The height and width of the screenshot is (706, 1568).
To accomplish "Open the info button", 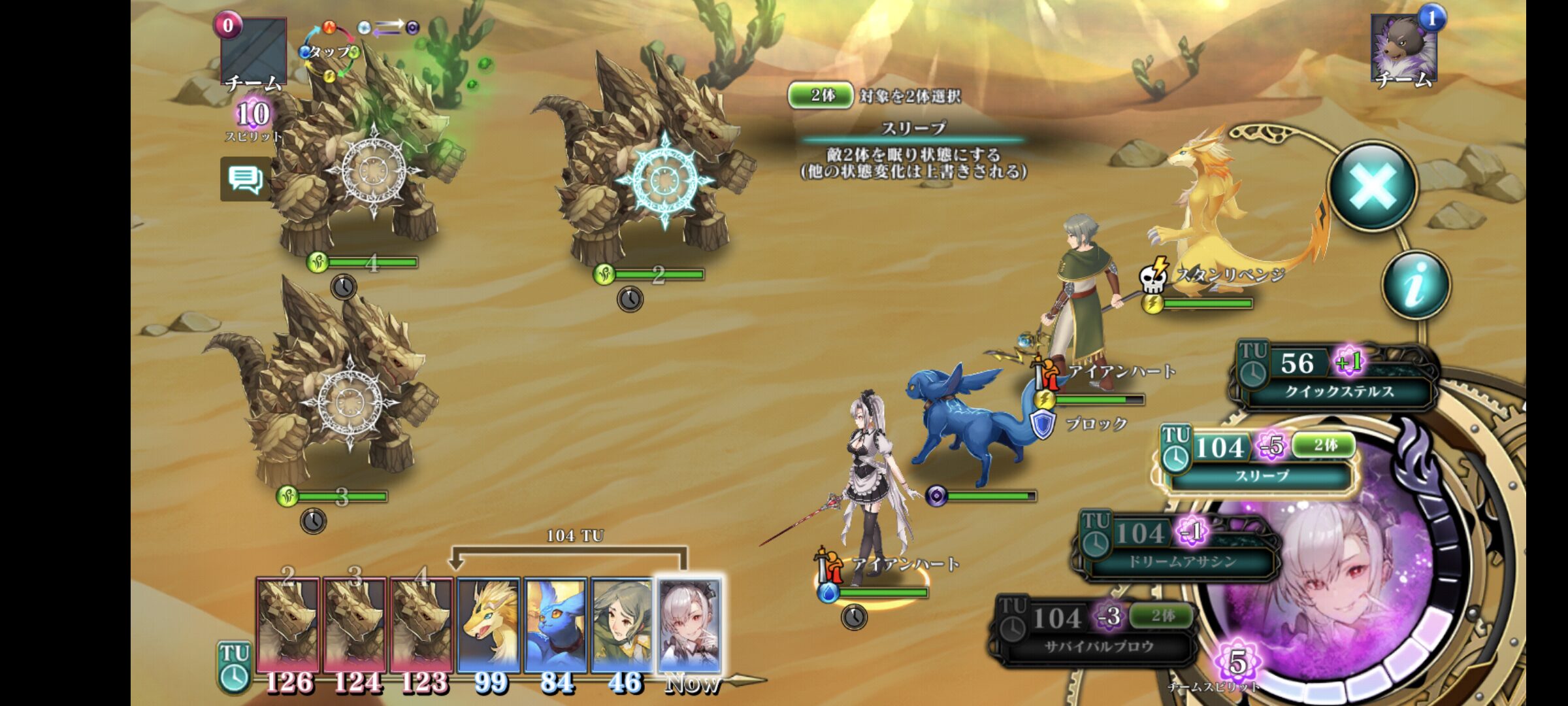I will click(1415, 285).
